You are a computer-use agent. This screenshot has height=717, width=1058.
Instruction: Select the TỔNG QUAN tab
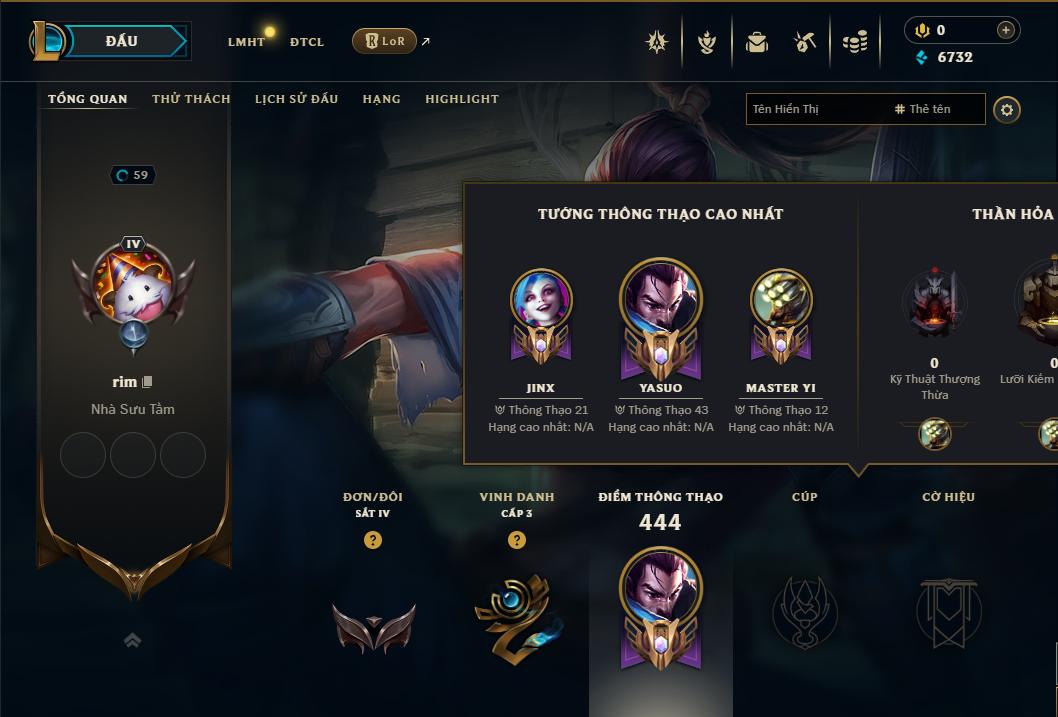pos(88,99)
